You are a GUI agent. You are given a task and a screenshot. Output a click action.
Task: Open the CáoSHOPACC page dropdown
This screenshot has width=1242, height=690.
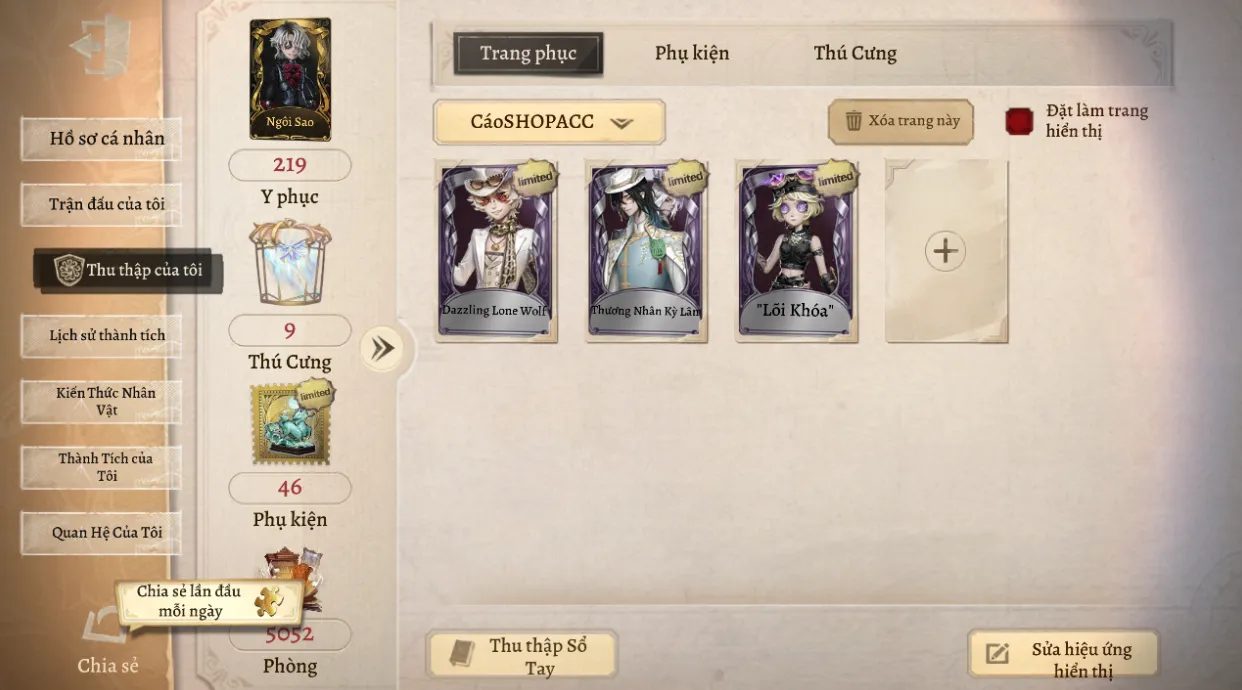tap(549, 122)
